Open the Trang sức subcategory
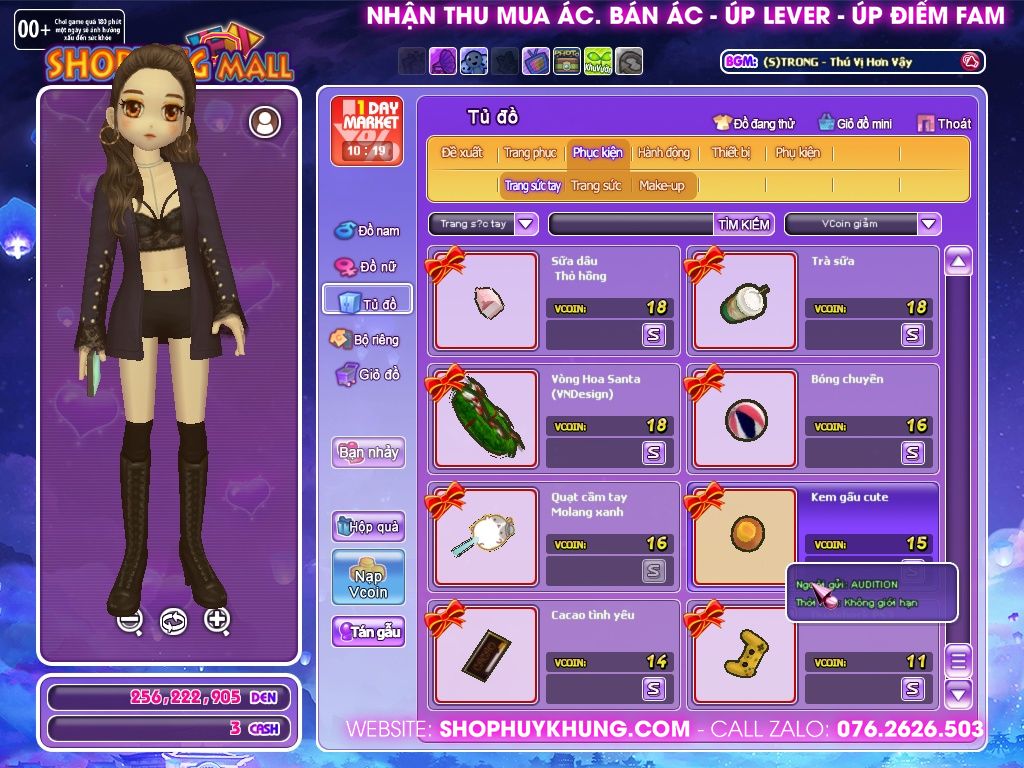The height and width of the screenshot is (768, 1024). click(596, 186)
